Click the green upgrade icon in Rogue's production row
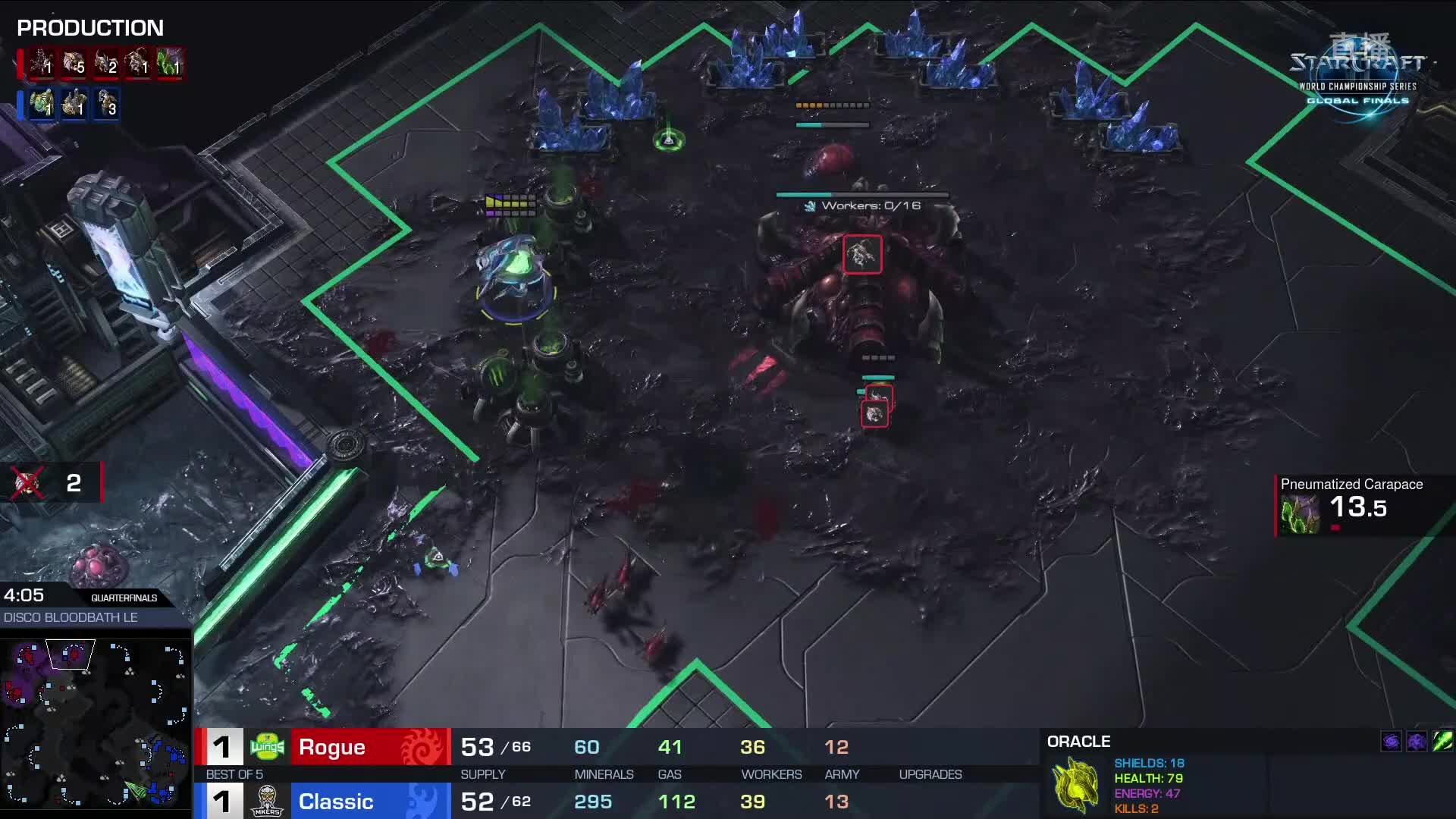1456x819 pixels. pos(170,64)
